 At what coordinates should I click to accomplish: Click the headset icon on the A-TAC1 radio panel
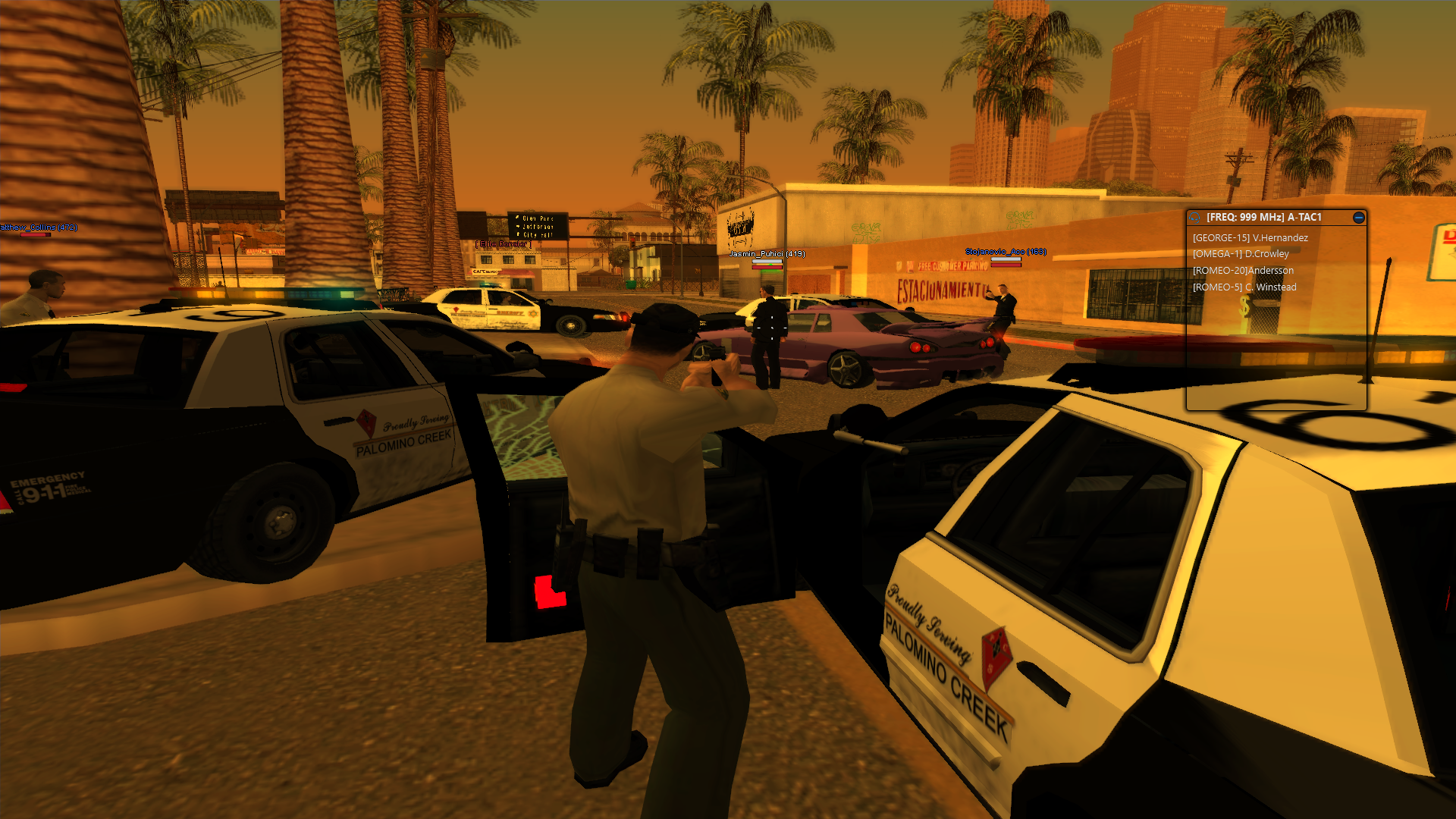click(1194, 218)
